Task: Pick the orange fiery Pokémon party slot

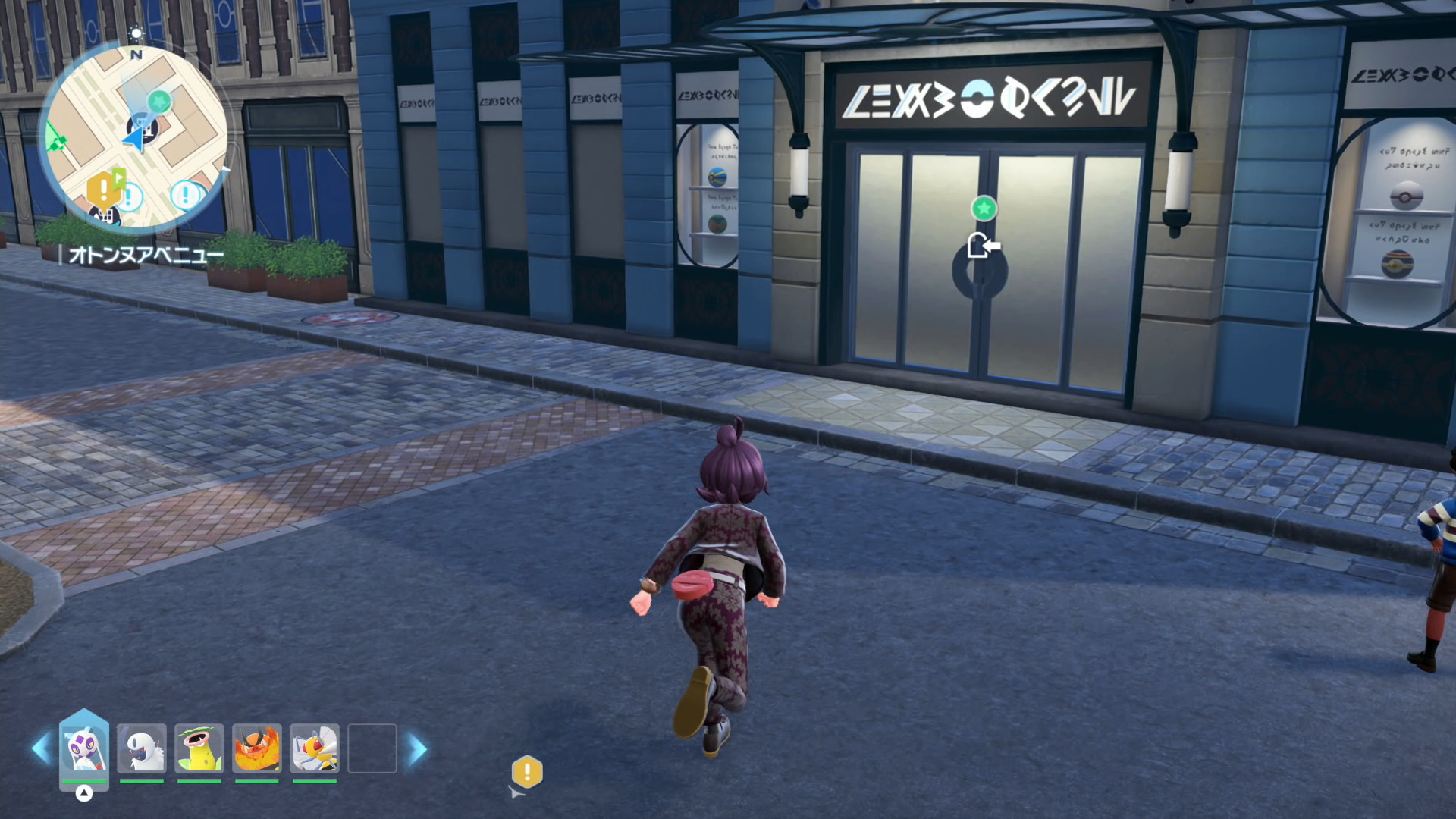Action: click(x=256, y=750)
